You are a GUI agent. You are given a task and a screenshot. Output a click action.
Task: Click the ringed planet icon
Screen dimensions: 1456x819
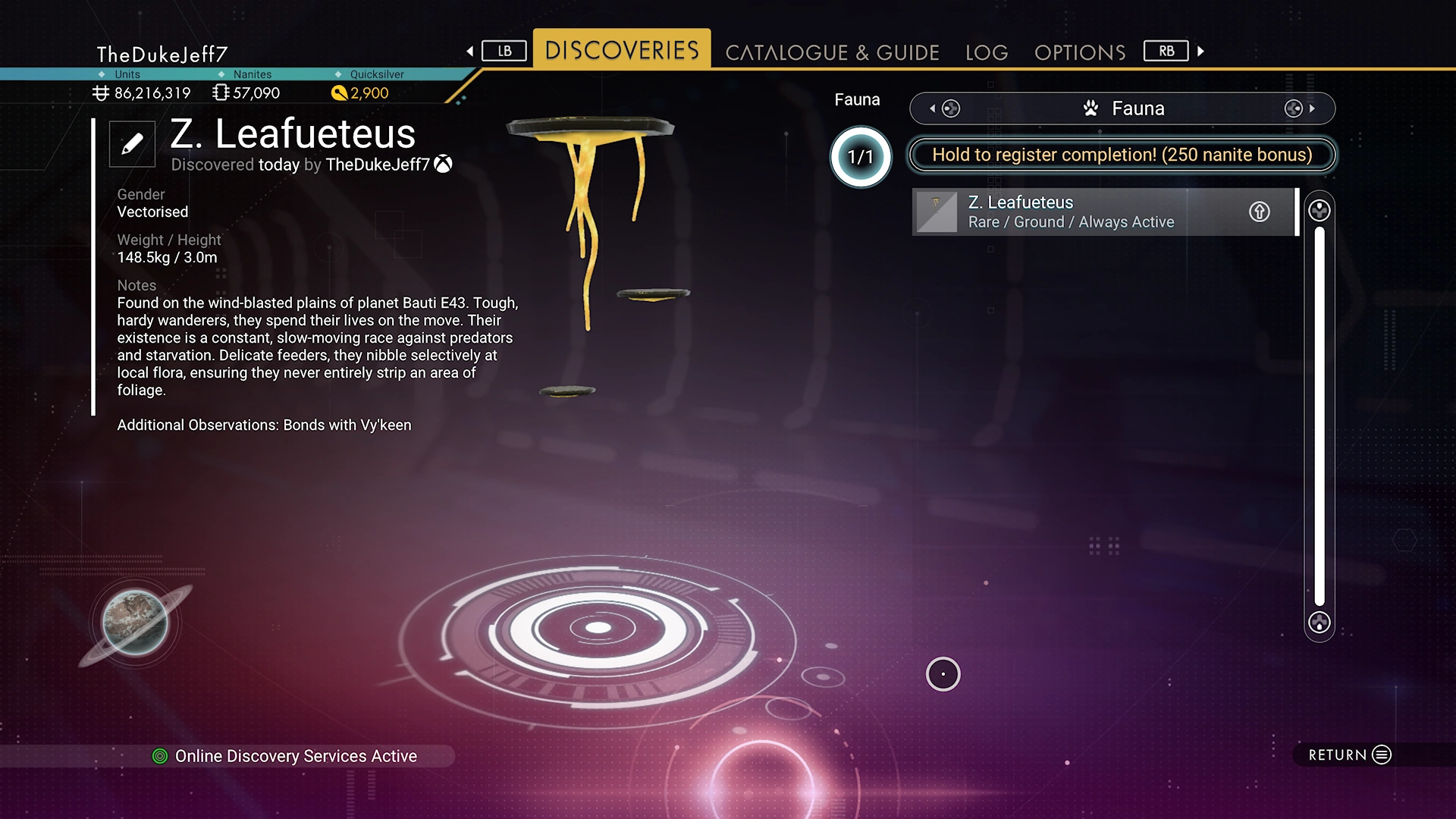point(135,623)
